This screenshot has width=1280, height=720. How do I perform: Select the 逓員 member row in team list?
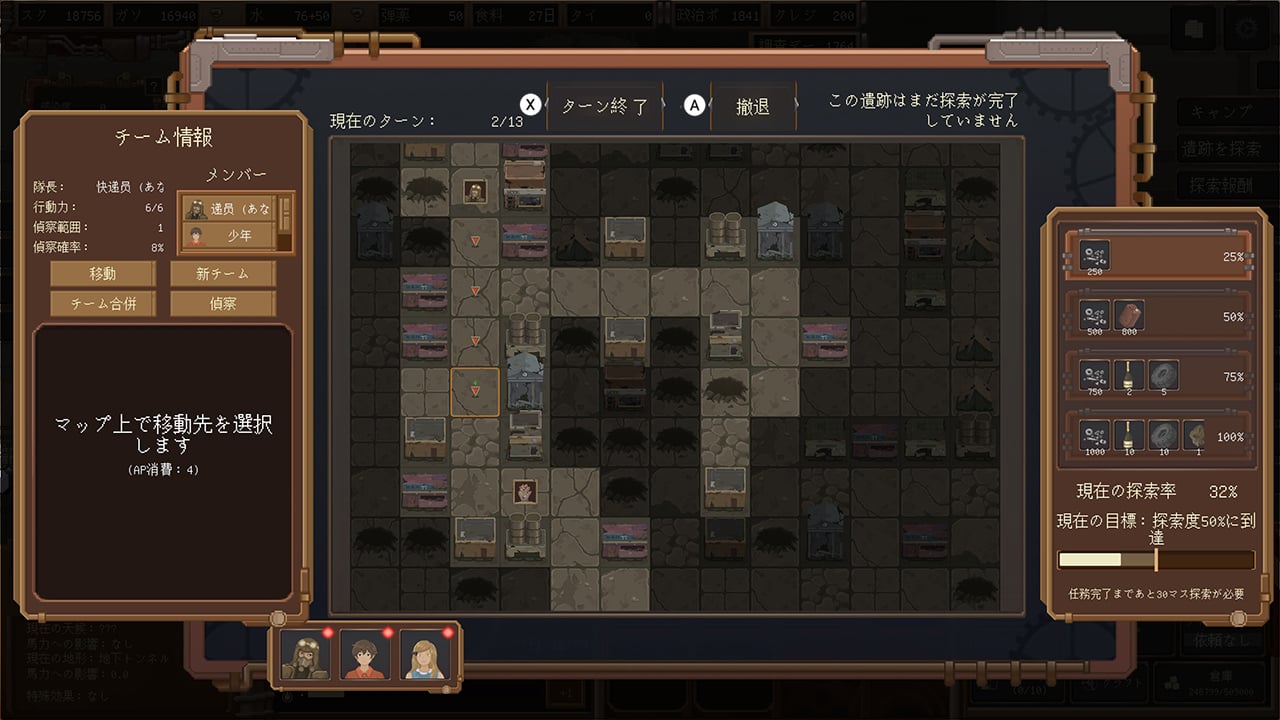(x=229, y=209)
